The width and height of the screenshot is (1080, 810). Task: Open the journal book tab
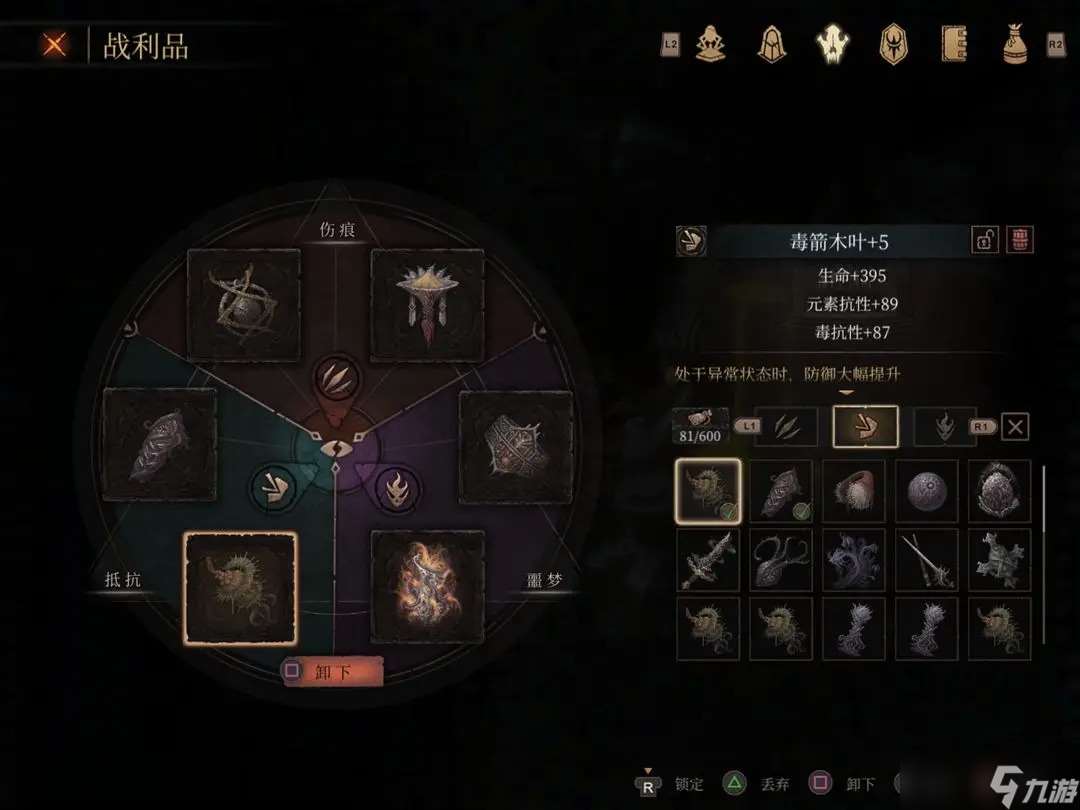tap(954, 44)
